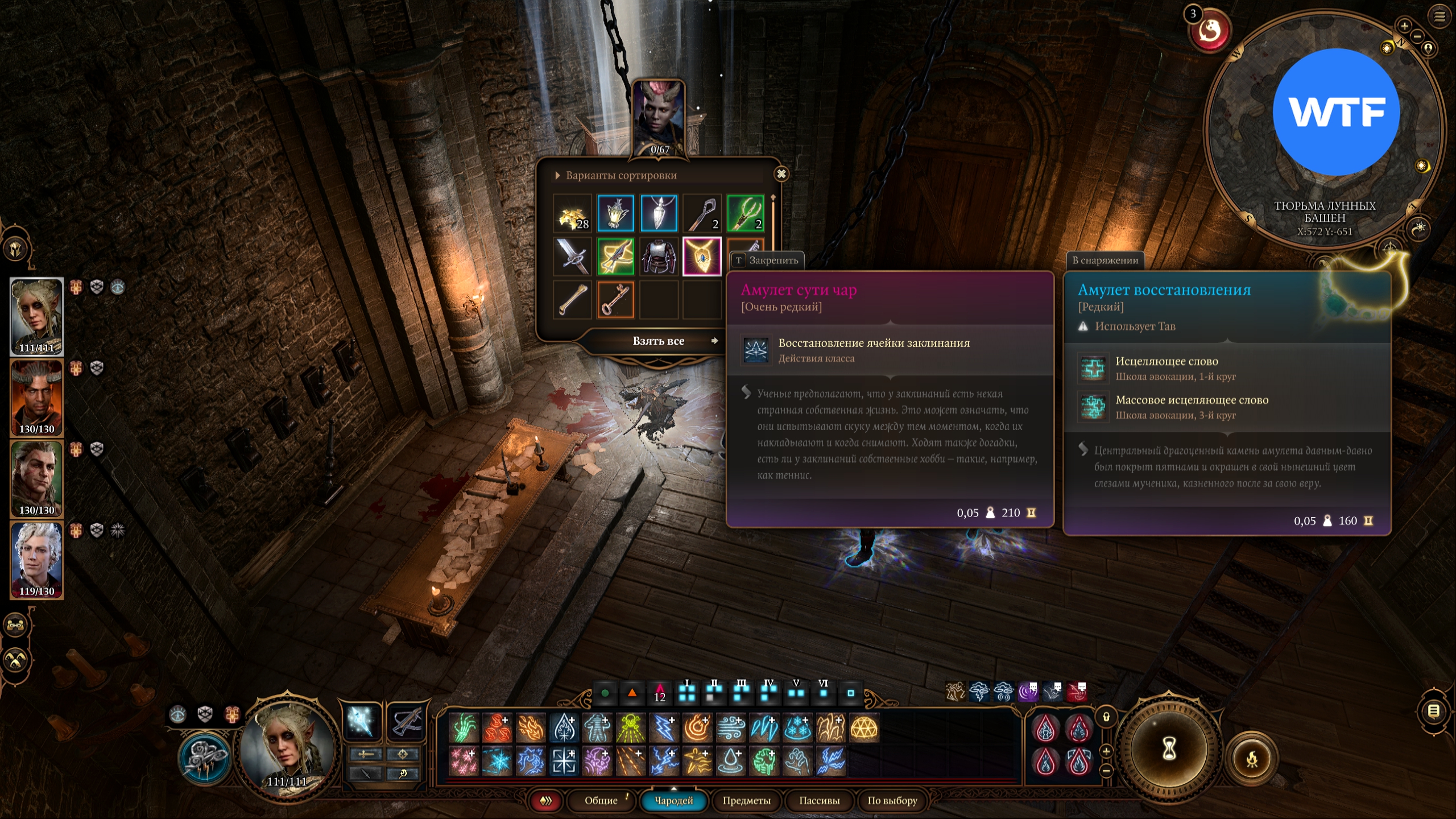Pick up the gold coins stack
Viewport: 1456px width, 819px height.
[573, 214]
